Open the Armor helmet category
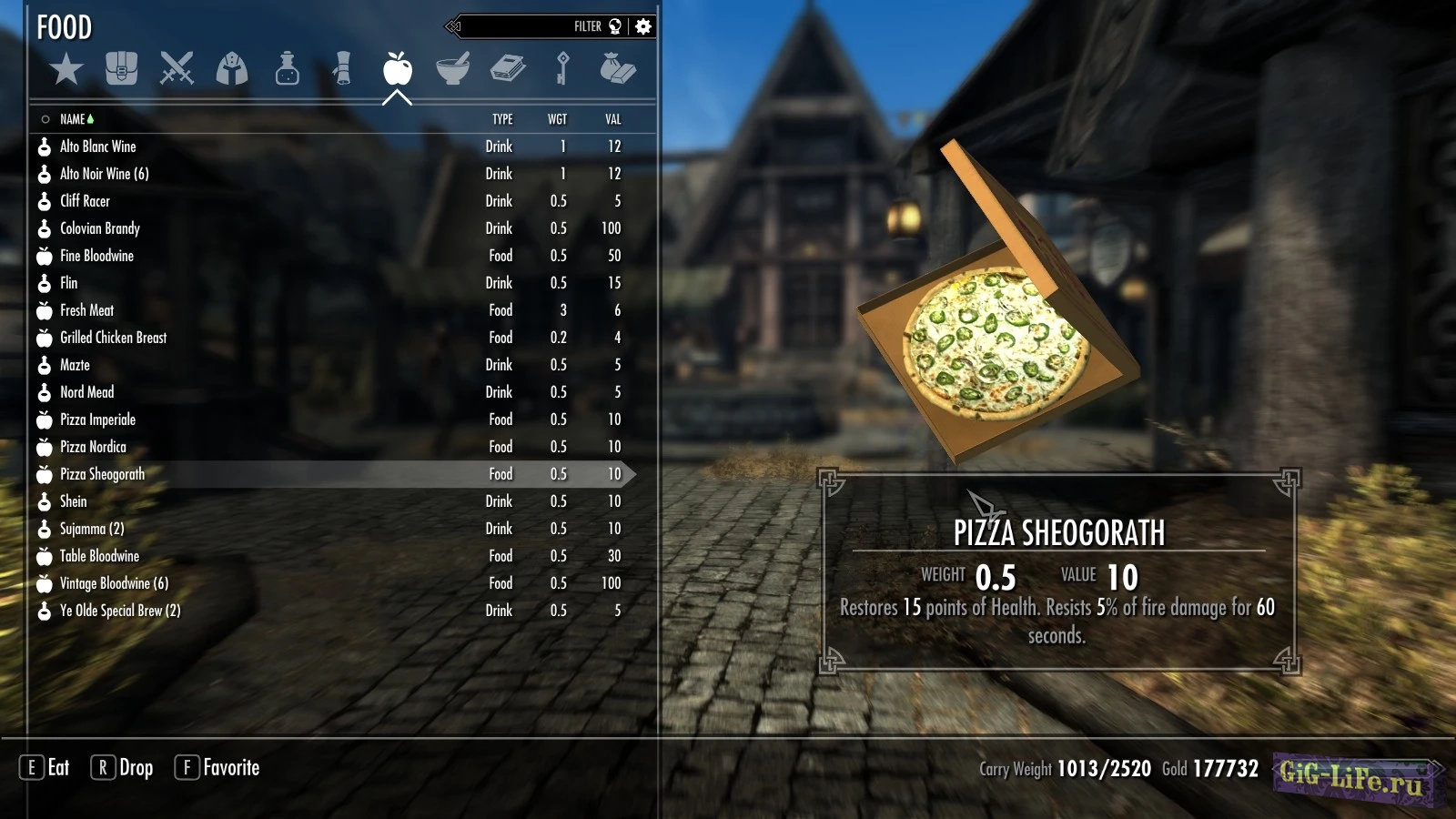This screenshot has height=819, width=1456. tap(232, 69)
